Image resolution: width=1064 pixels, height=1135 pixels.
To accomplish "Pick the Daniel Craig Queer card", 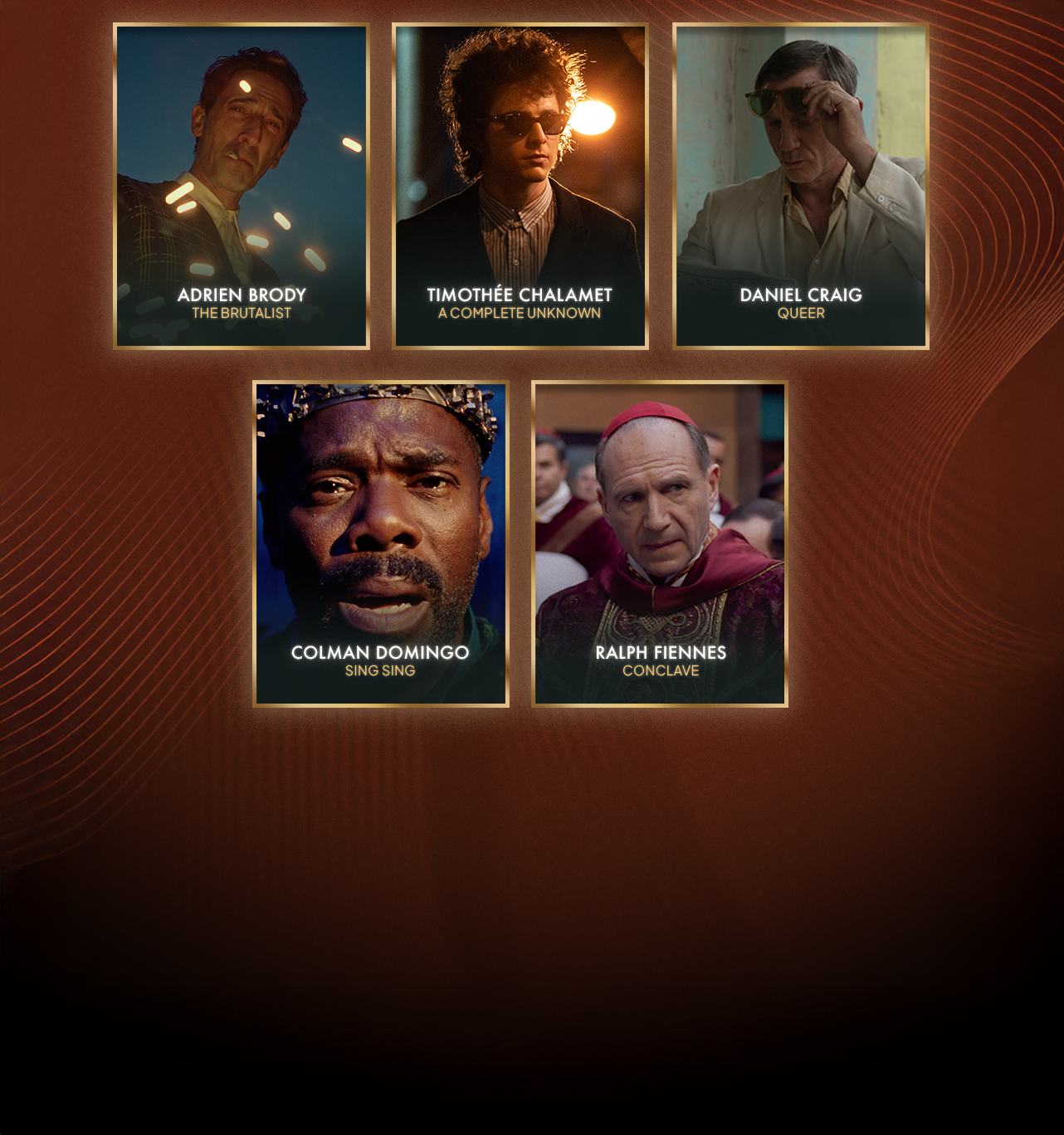I will click(x=801, y=186).
